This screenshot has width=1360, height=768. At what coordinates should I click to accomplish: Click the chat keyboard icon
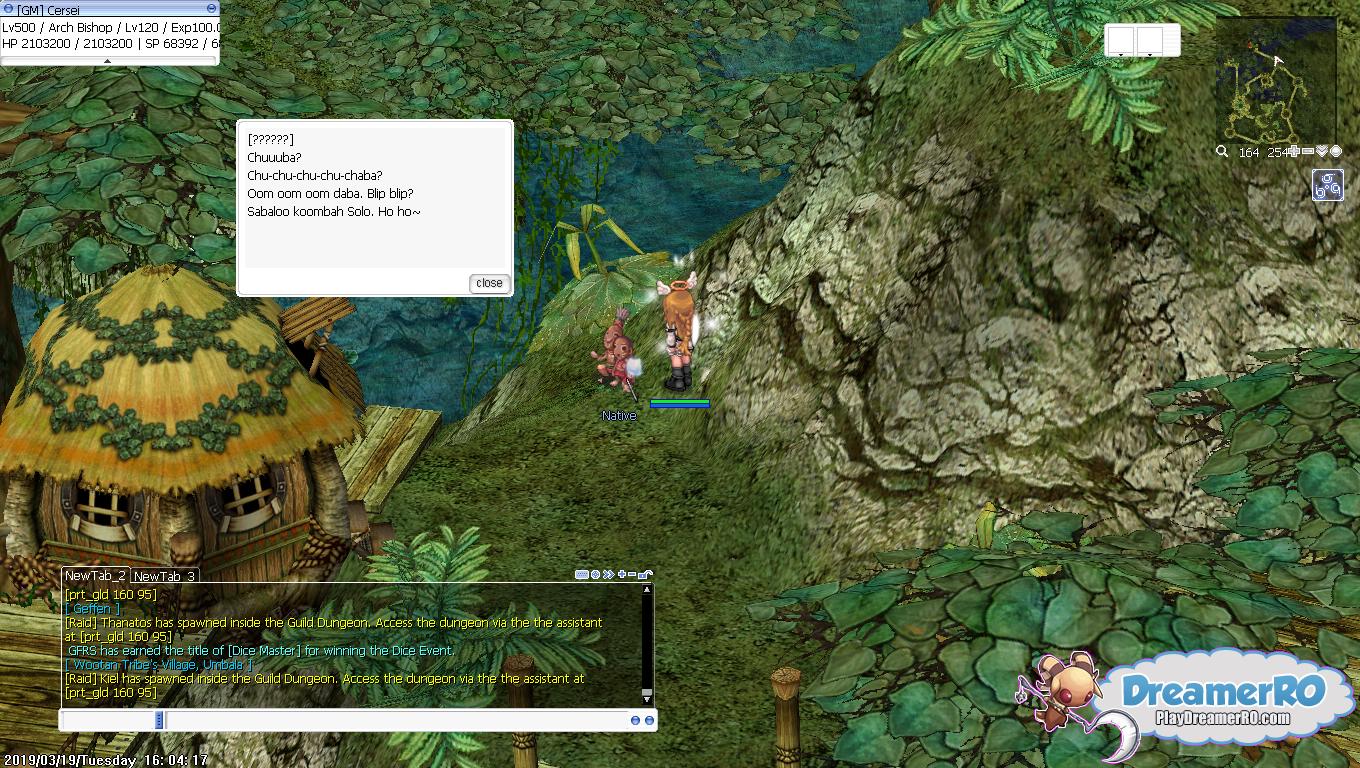(582, 575)
